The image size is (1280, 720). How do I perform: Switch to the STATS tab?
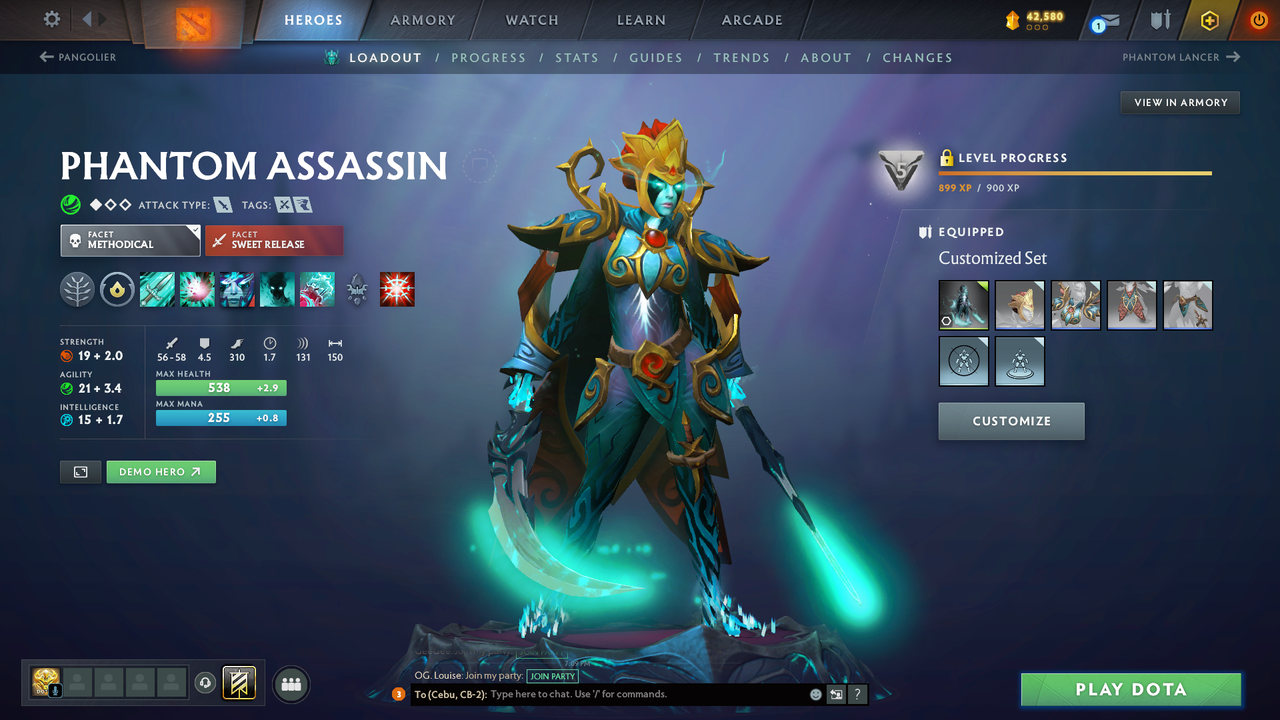click(577, 57)
